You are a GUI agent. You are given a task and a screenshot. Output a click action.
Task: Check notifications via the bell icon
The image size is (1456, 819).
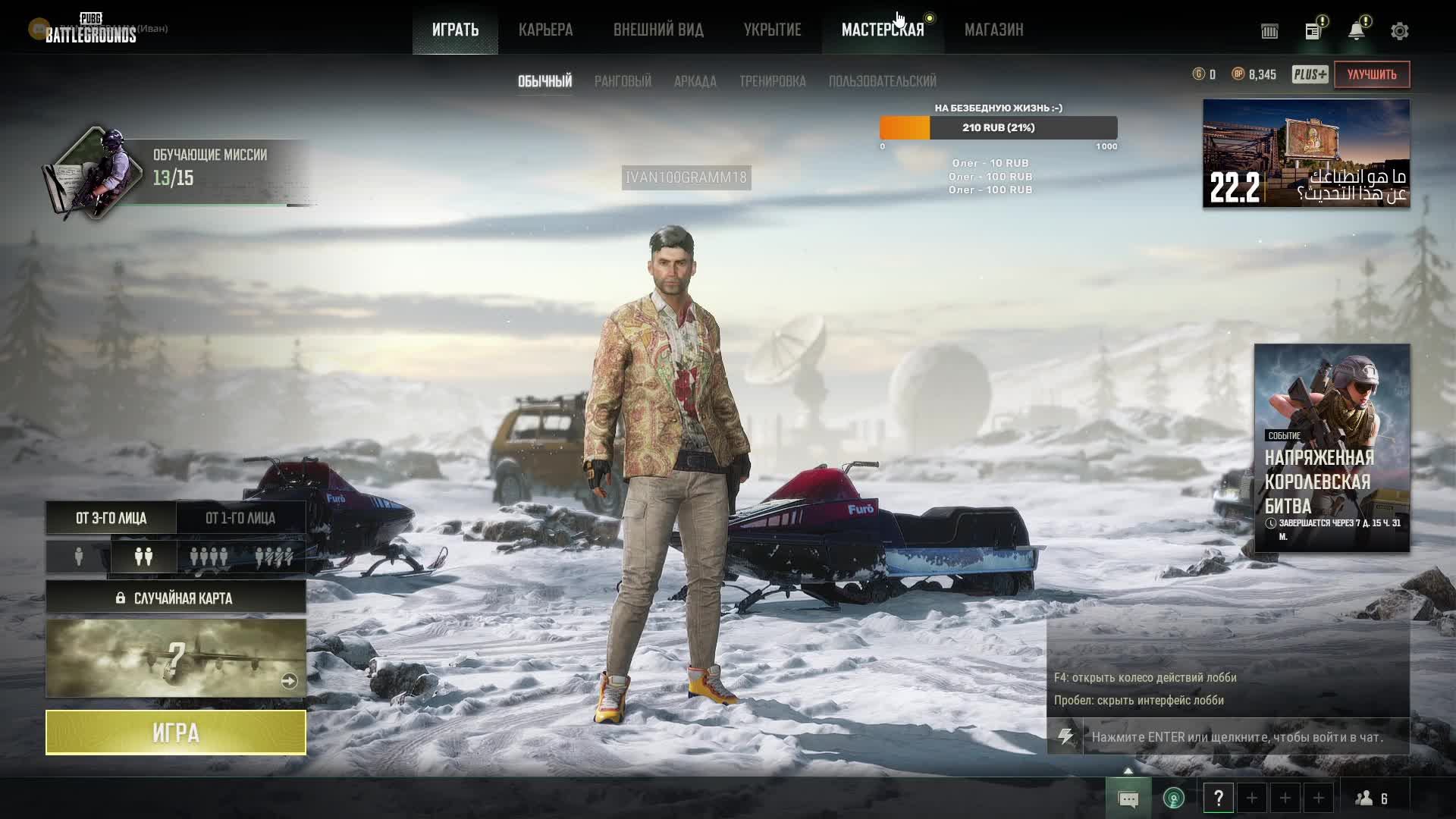tap(1356, 31)
